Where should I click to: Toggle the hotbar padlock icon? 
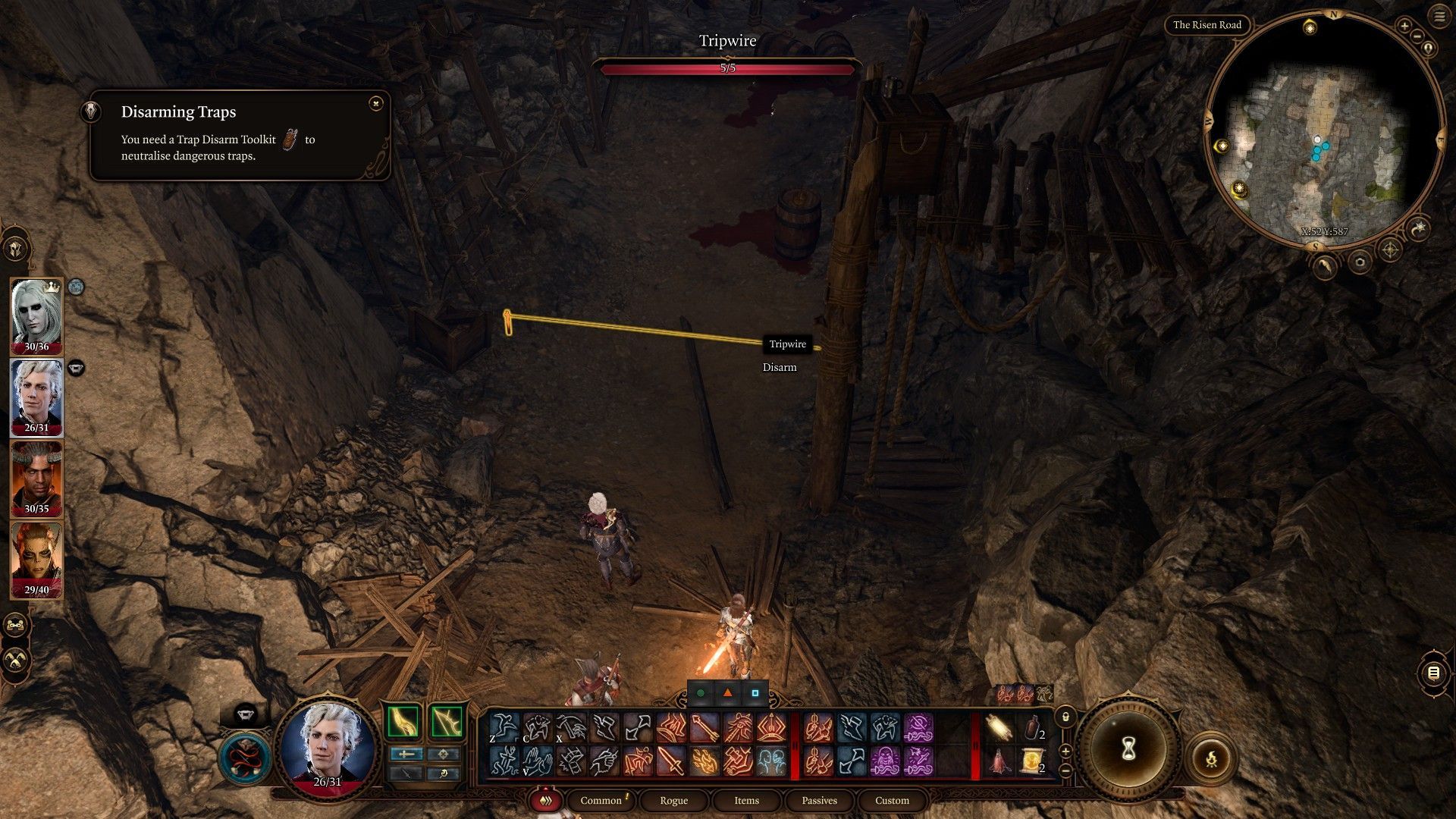point(1065,717)
